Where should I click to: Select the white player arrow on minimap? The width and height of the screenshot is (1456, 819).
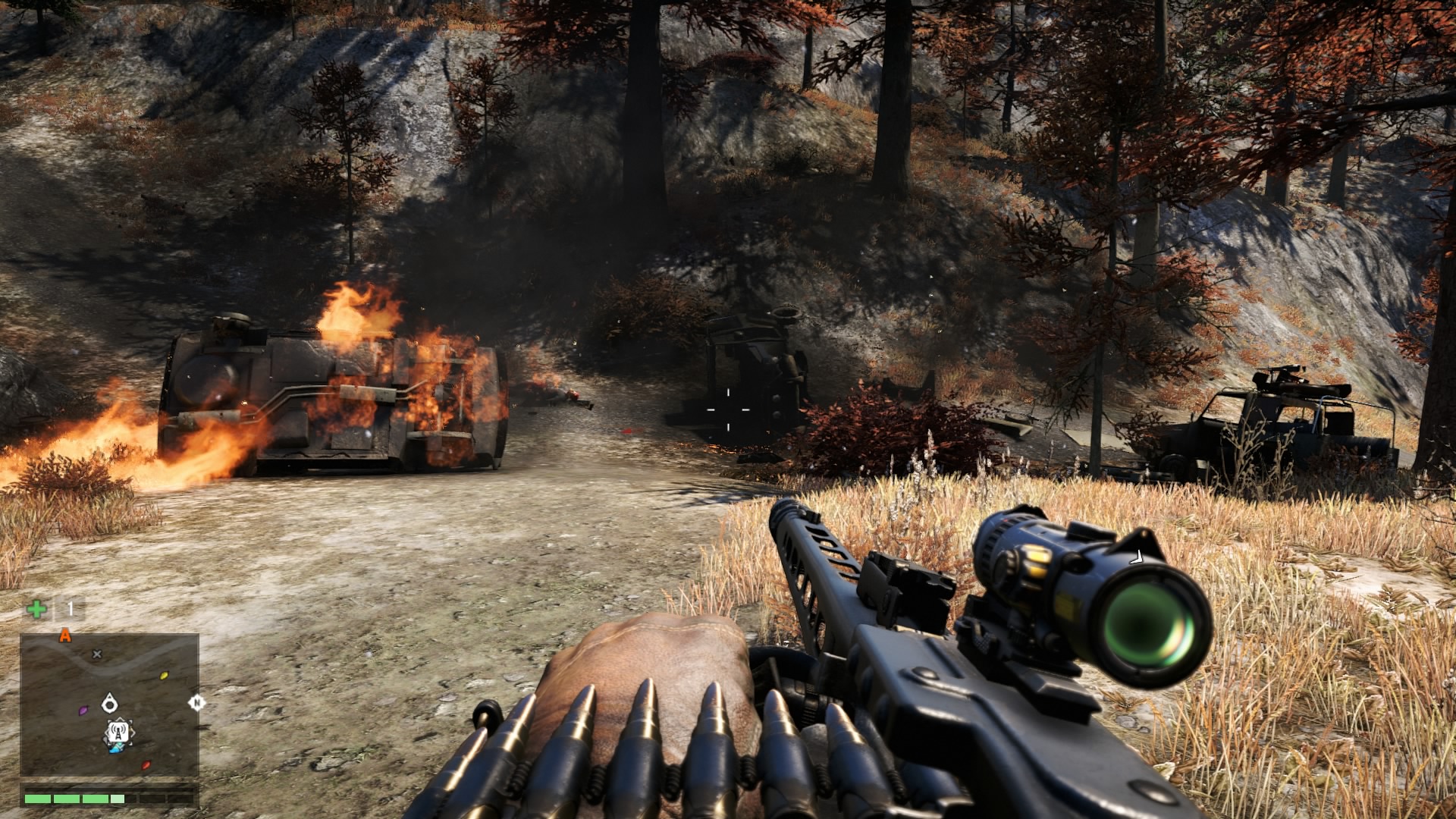click(110, 703)
